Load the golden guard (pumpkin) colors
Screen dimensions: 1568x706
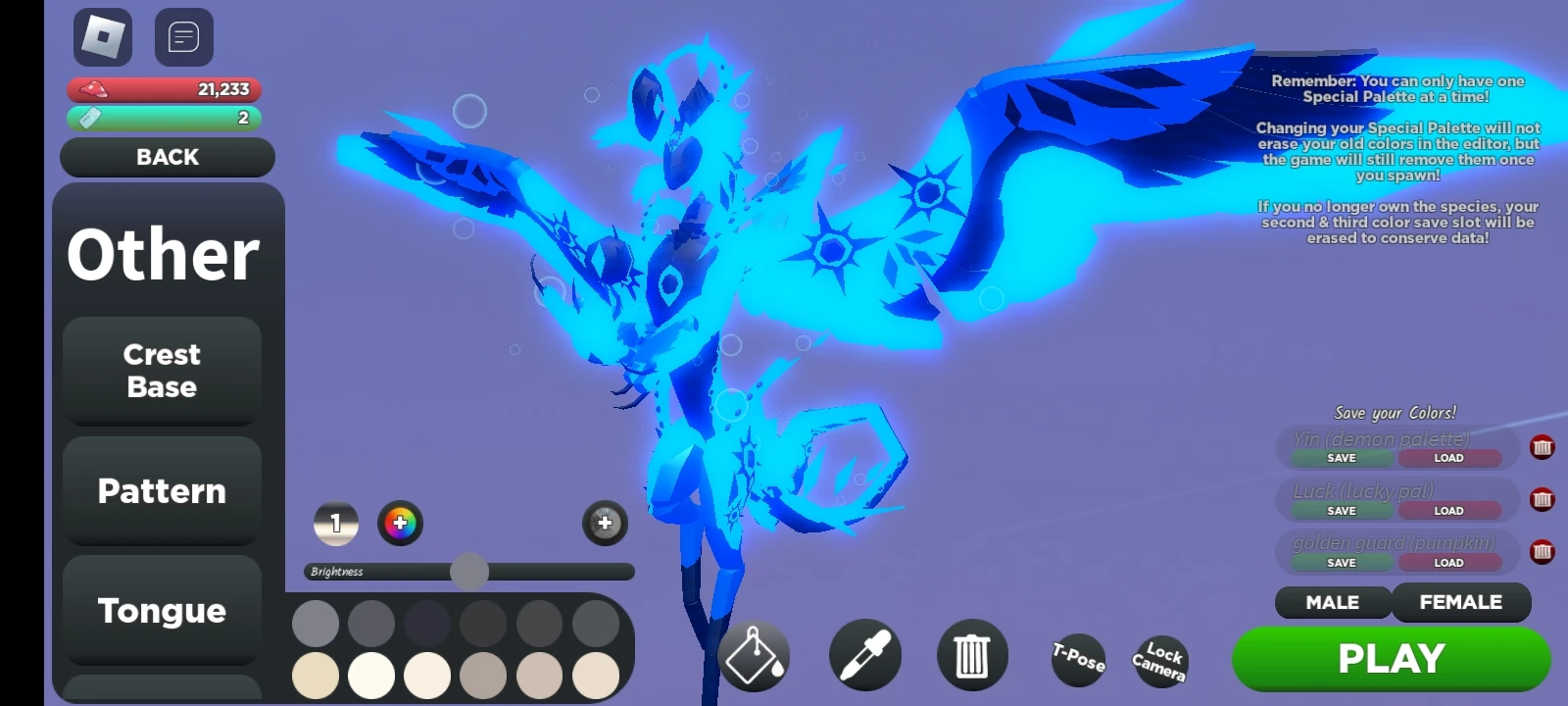click(x=1448, y=562)
